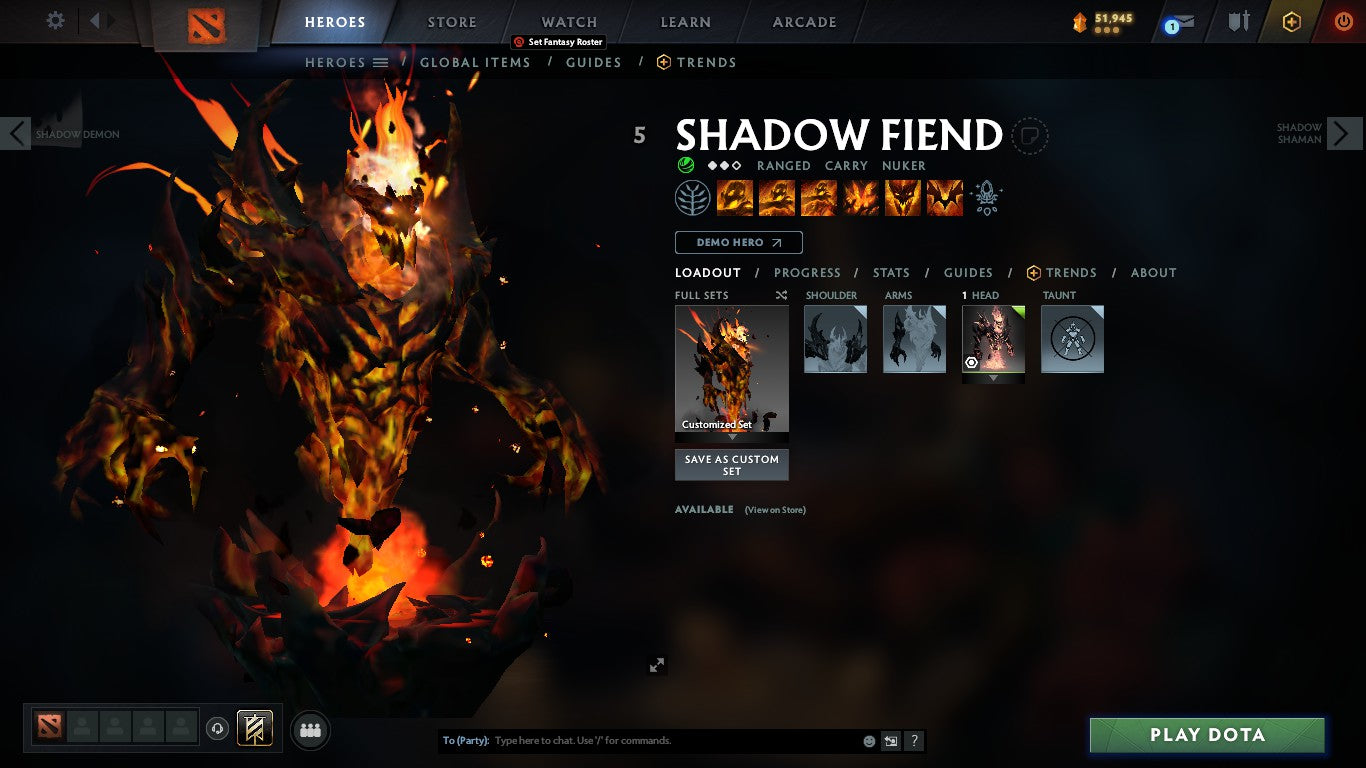
Task: Click the Dota Plus hexagon icon in header
Action: pyautogui.click(x=1290, y=21)
